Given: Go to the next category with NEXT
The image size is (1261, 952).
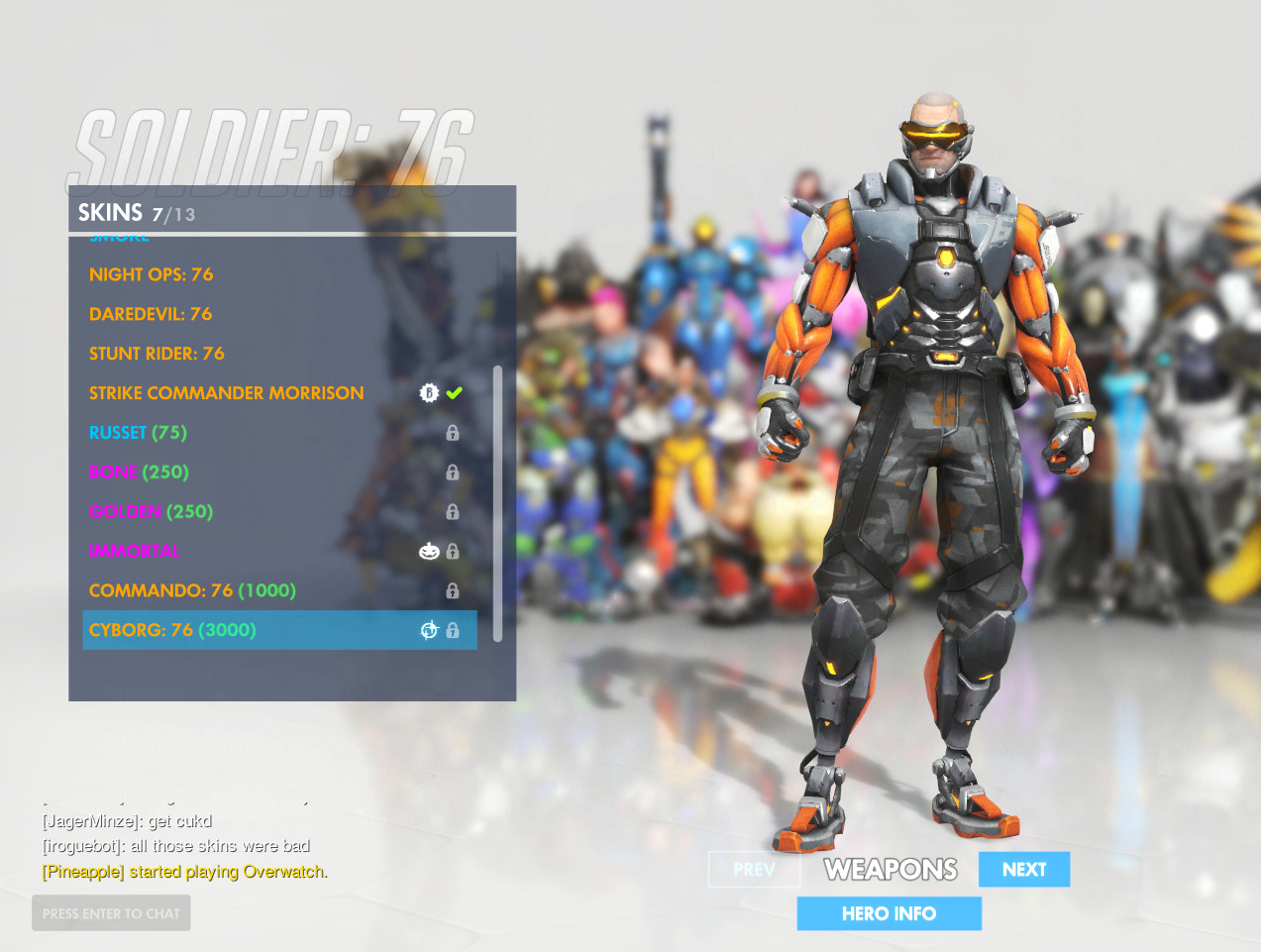Looking at the screenshot, I should click(1023, 870).
